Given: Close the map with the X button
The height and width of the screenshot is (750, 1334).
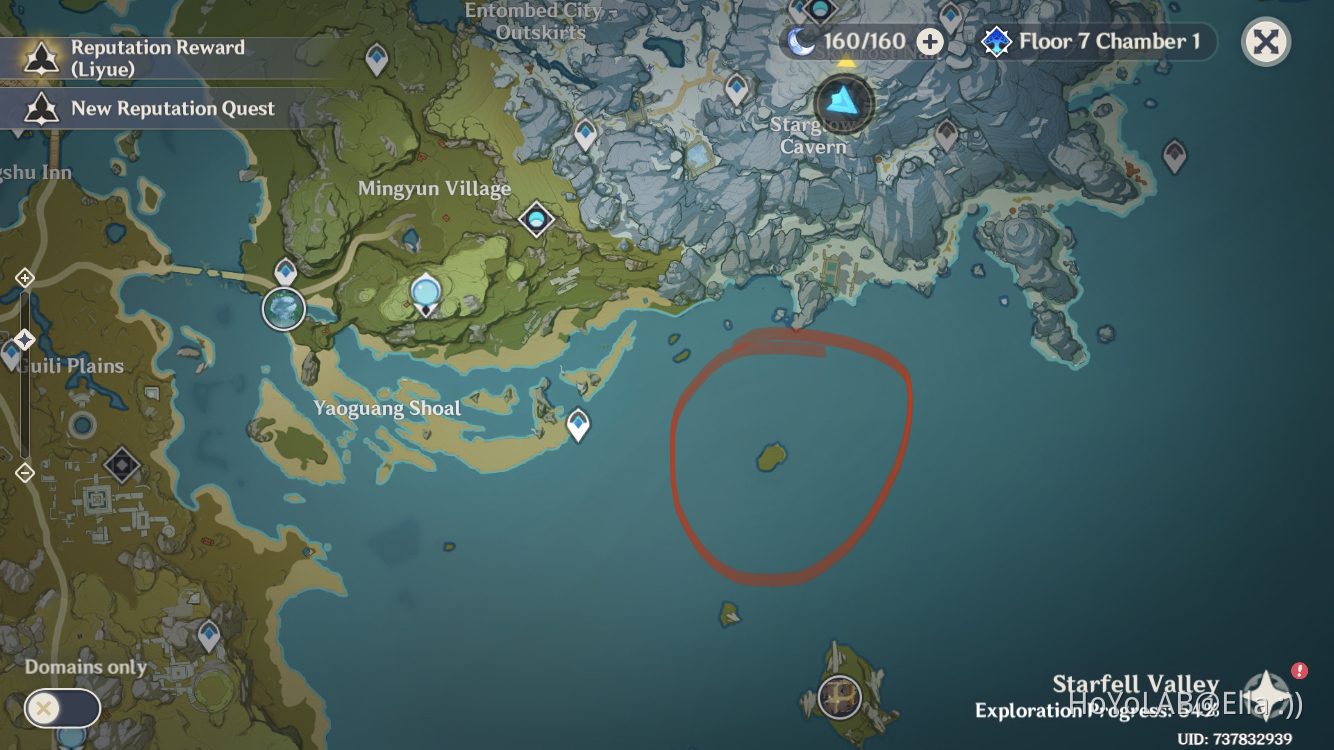Looking at the screenshot, I should (x=1265, y=42).
